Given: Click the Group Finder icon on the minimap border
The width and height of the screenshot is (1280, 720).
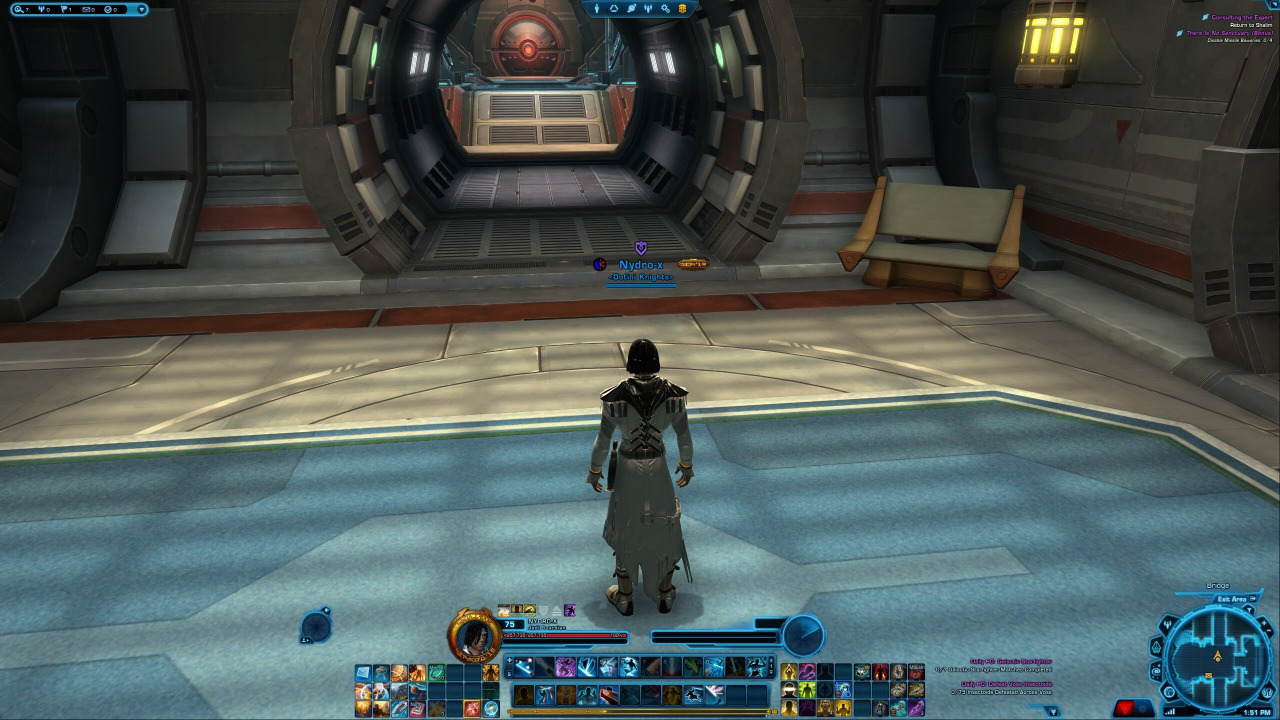Looking at the screenshot, I should pyautogui.click(x=1167, y=624).
